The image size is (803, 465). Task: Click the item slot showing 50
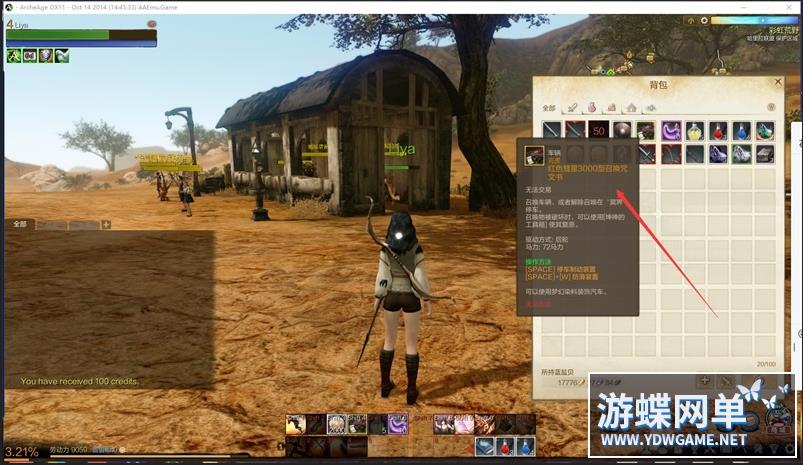click(x=599, y=130)
